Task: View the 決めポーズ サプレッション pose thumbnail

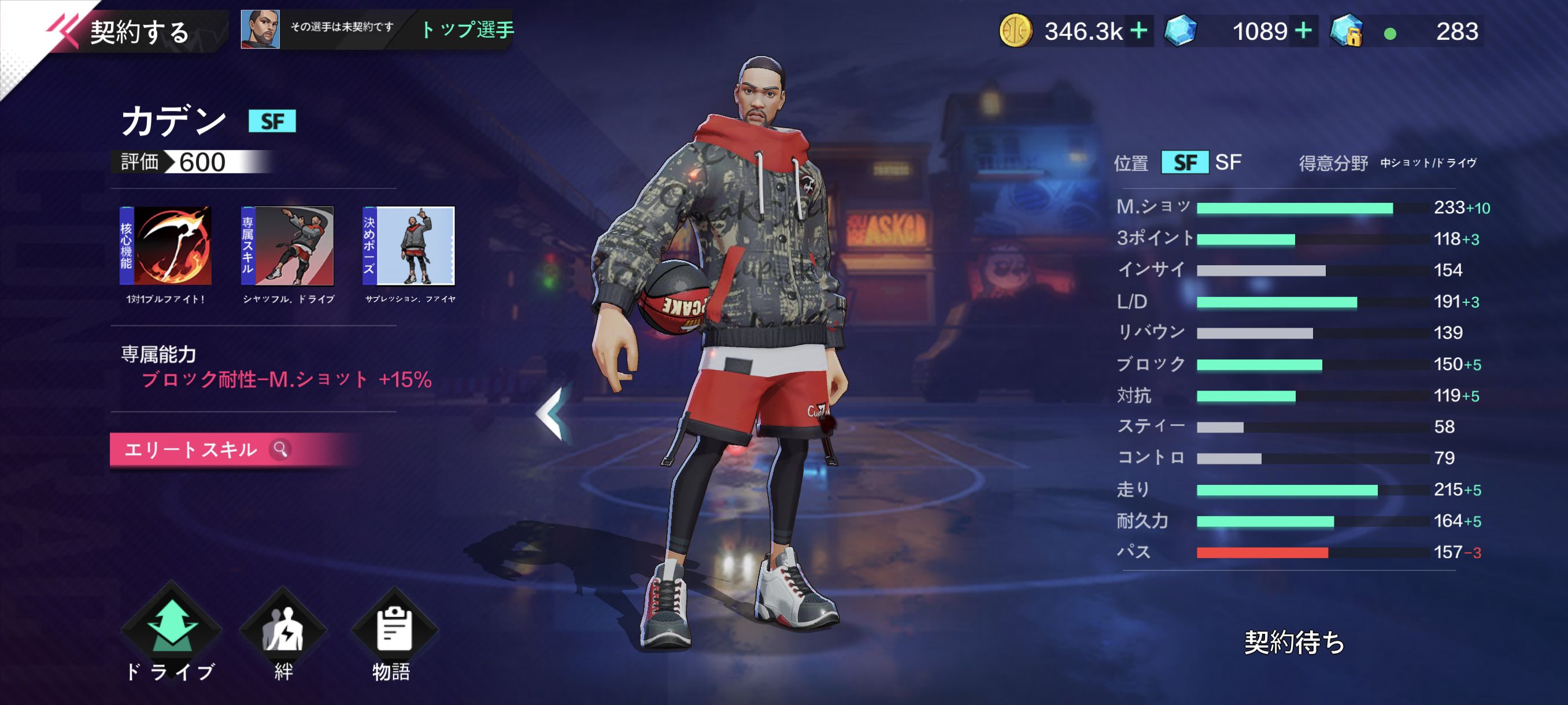Action: coord(409,246)
